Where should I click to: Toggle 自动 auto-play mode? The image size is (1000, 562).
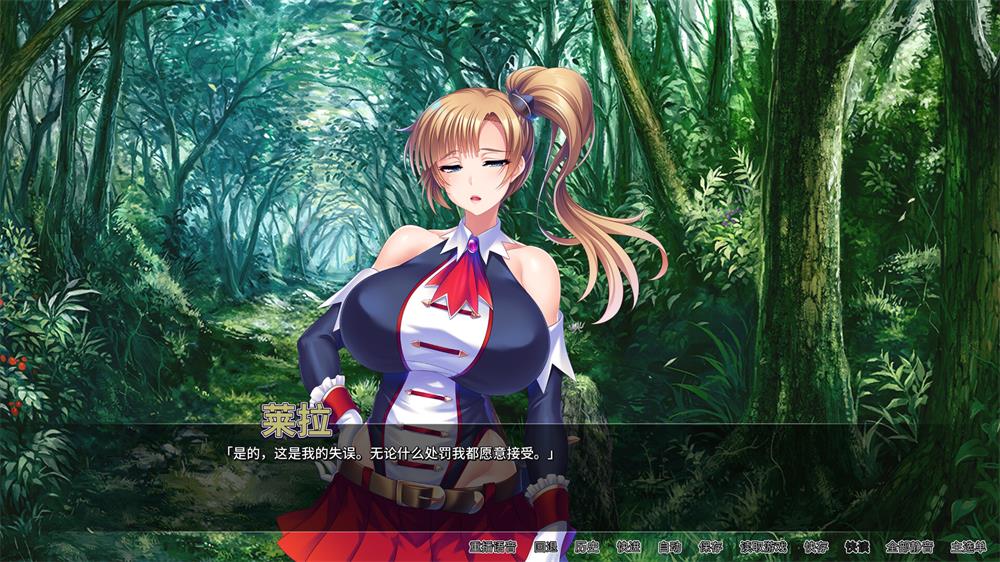(670, 547)
